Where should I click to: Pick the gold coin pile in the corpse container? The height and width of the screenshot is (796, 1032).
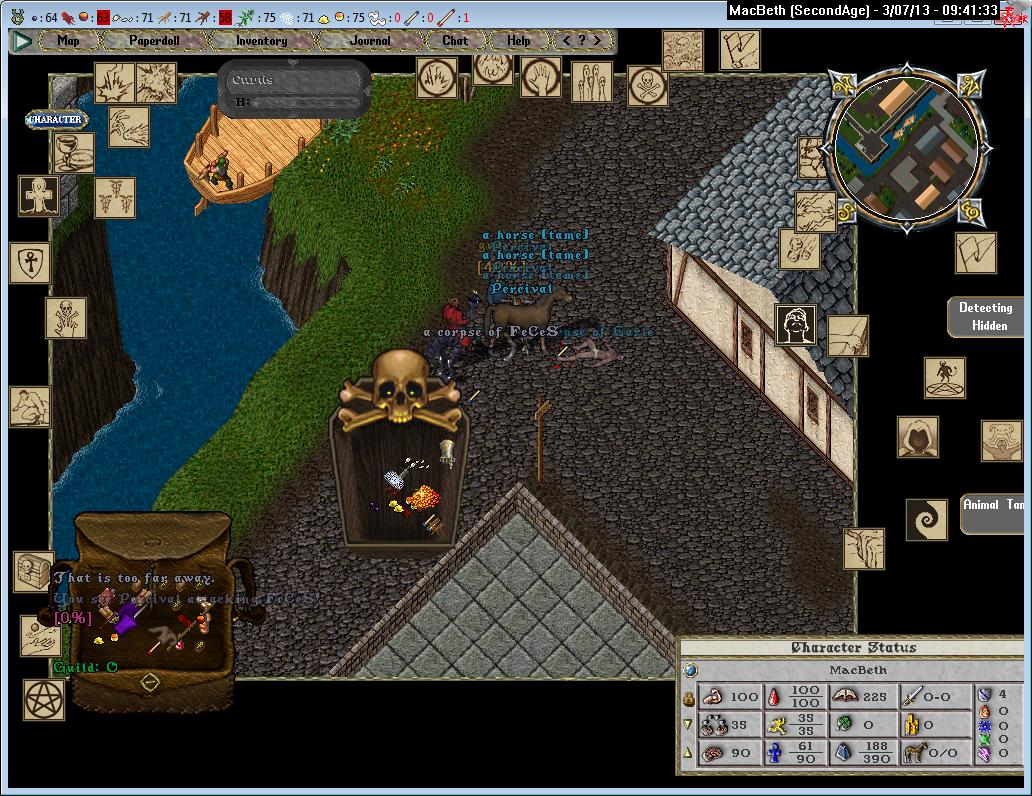click(422, 496)
